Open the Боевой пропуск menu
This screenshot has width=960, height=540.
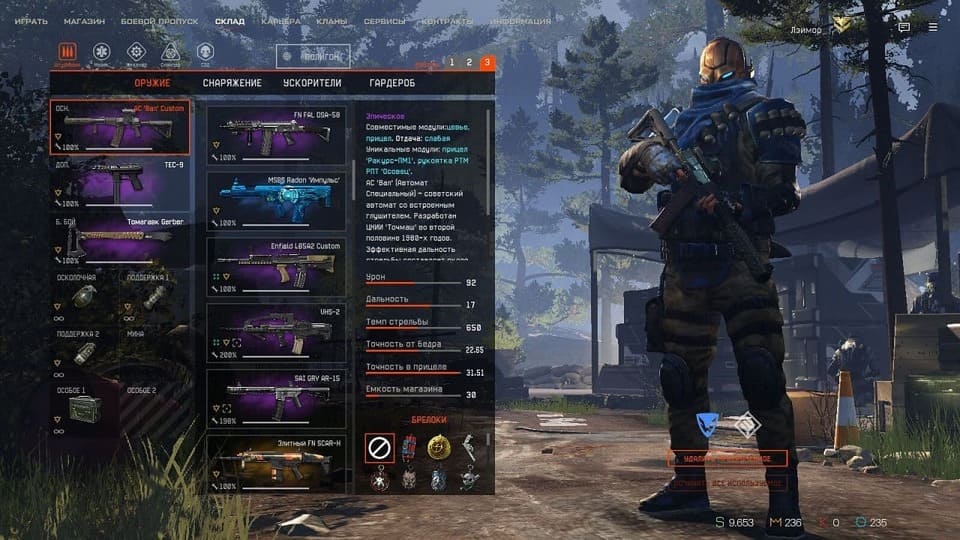click(160, 21)
